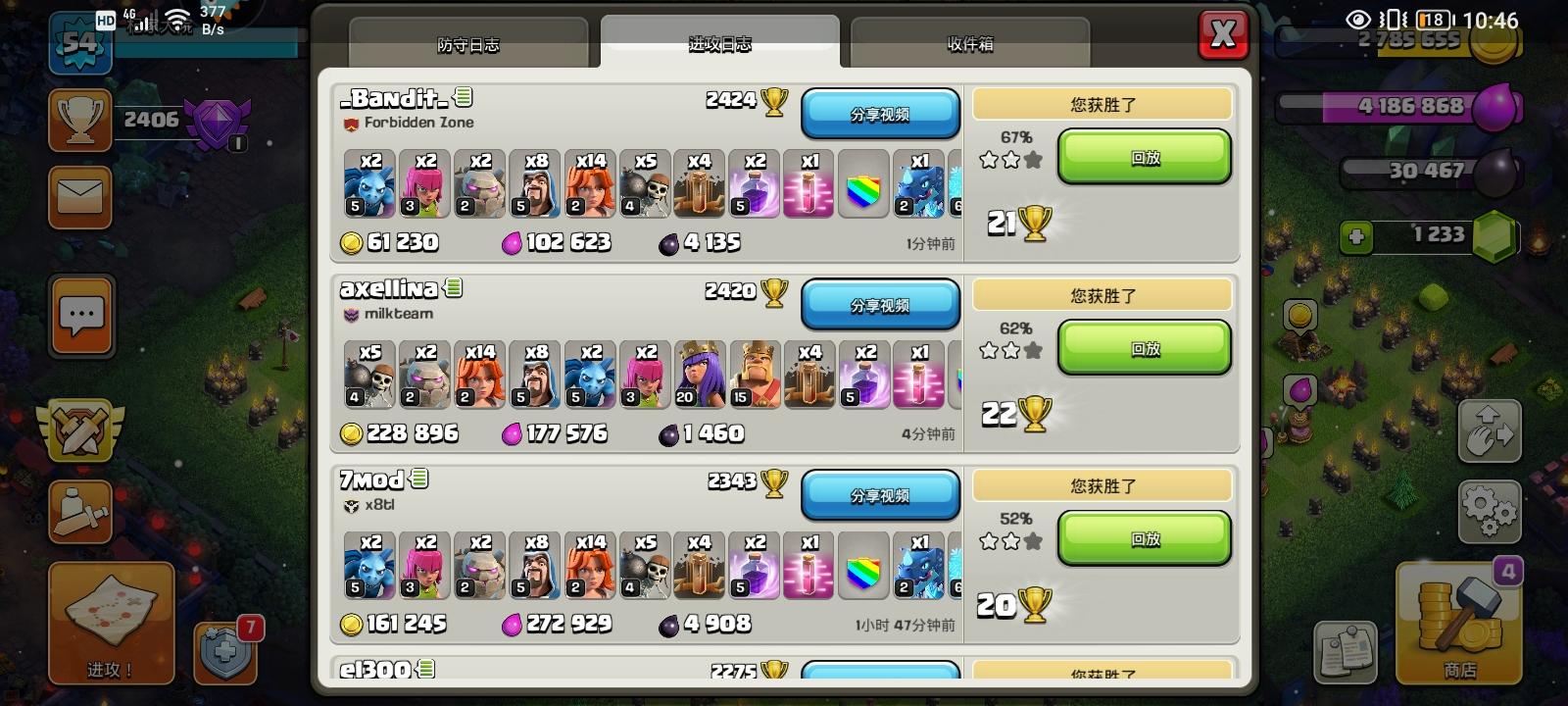This screenshot has height=706, width=1568.
Task: Open the chat bubble icon in sidebar
Action: [80, 316]
